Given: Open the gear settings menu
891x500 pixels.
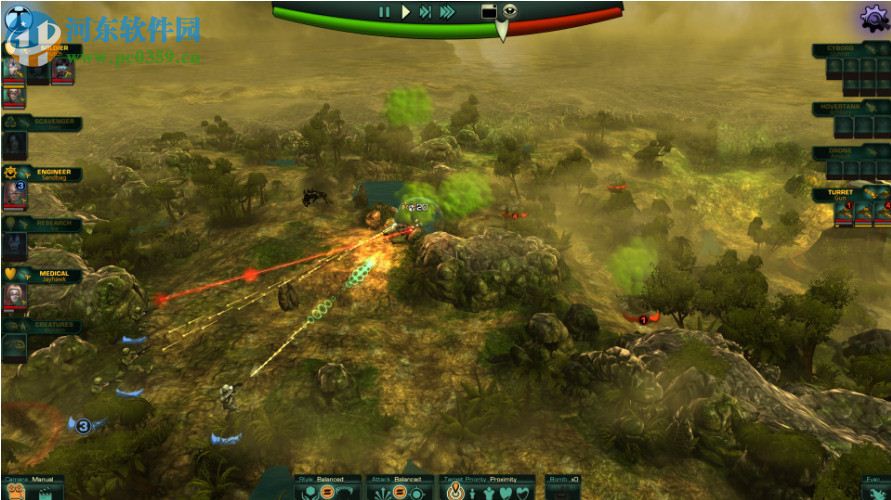Looking at the screenshot, I should (873, 17).
